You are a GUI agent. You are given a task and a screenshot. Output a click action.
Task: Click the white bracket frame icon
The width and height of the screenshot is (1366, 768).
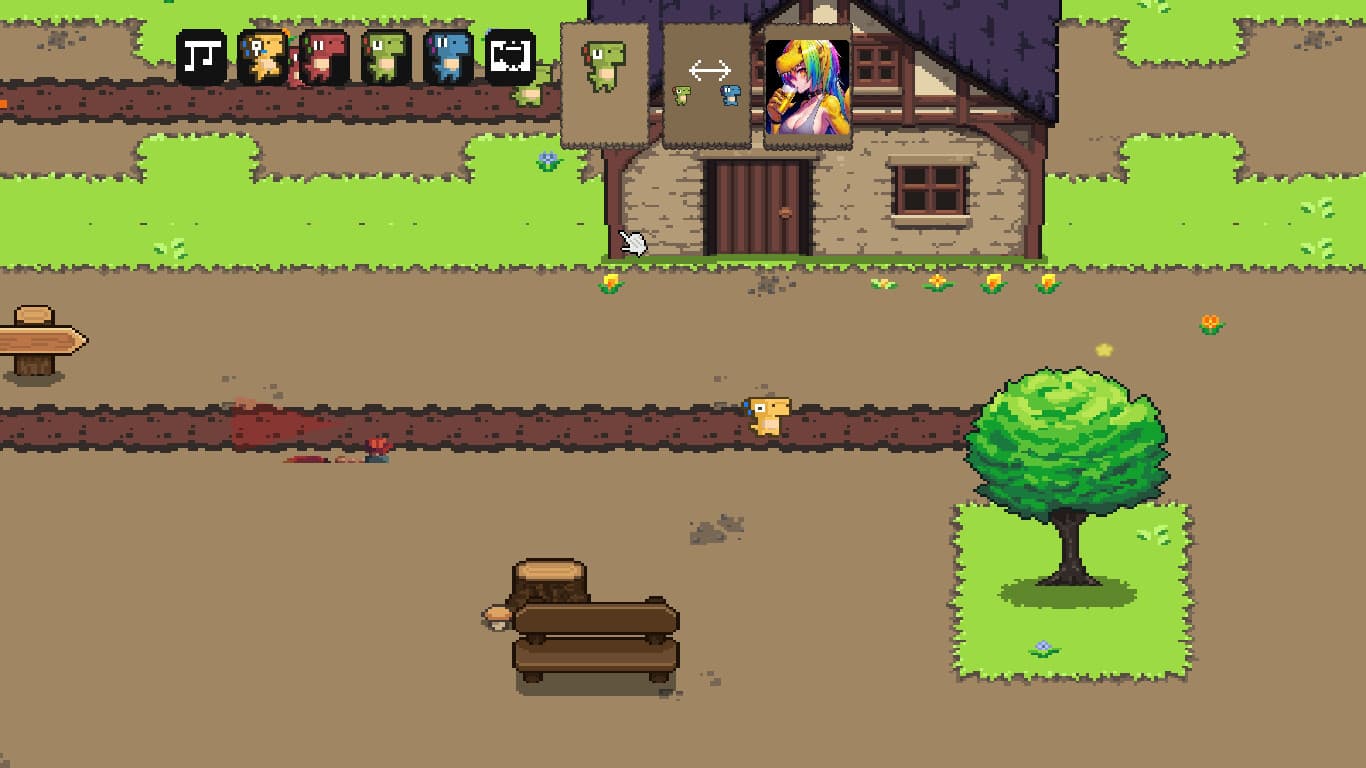[510, 57]
